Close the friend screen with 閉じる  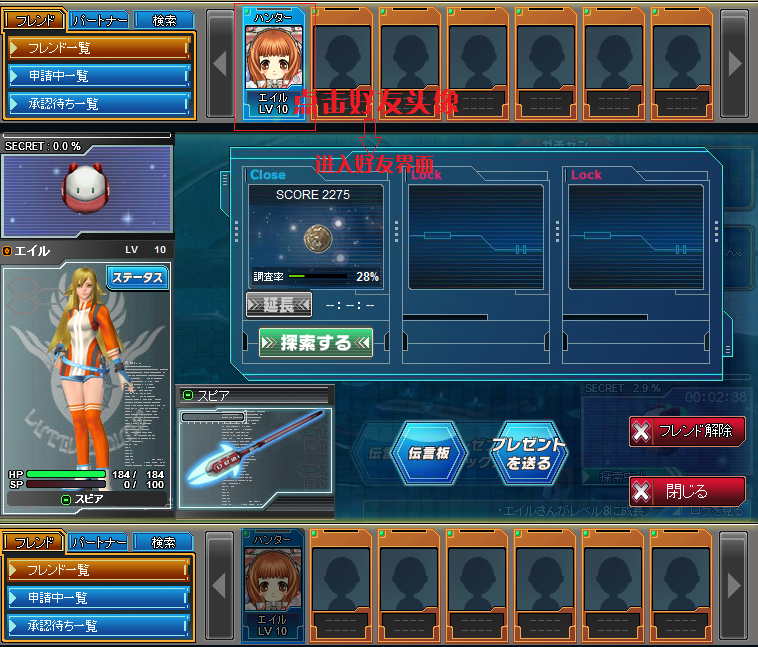pos(687,491)
